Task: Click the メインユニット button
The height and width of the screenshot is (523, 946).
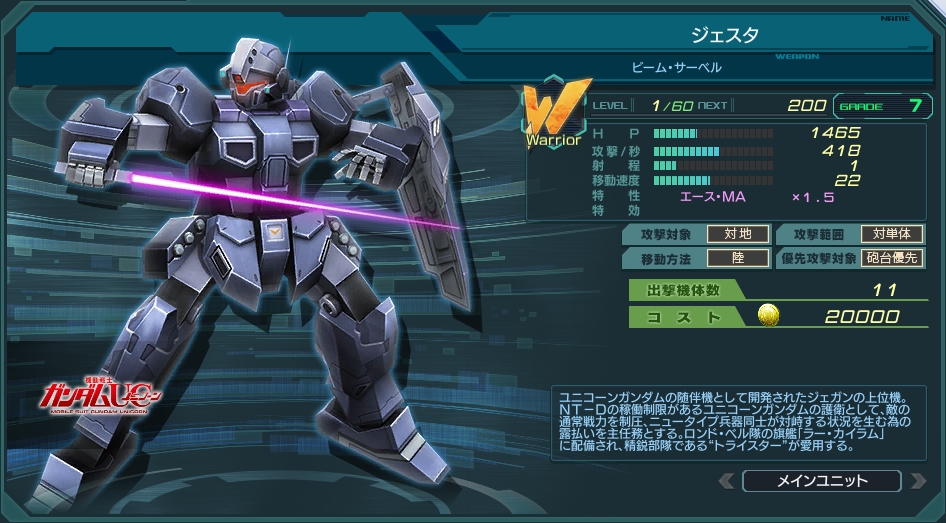Action: click(821, 482)
